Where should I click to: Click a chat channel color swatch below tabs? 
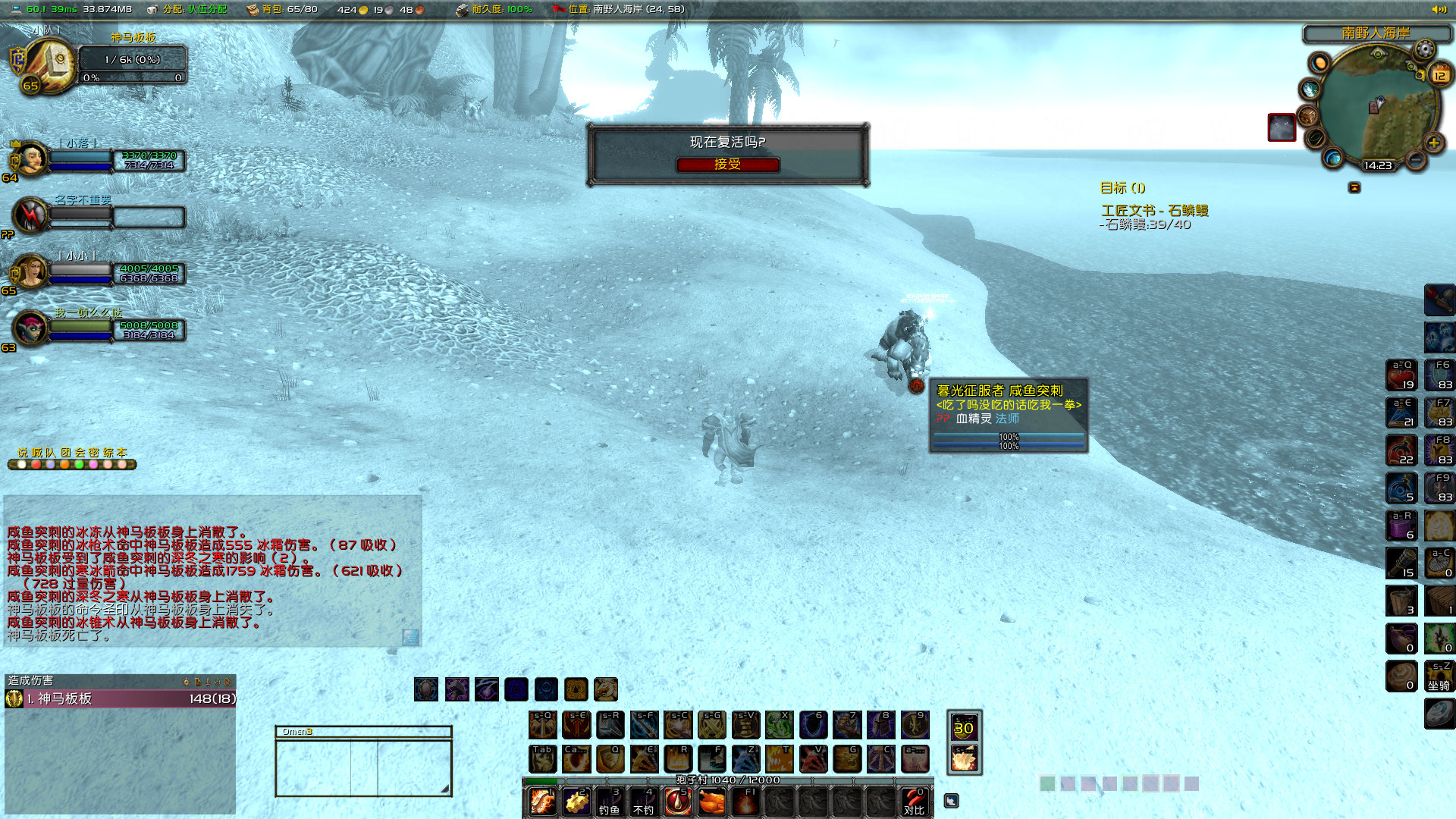pyautogui.click(x=22, y=463)
